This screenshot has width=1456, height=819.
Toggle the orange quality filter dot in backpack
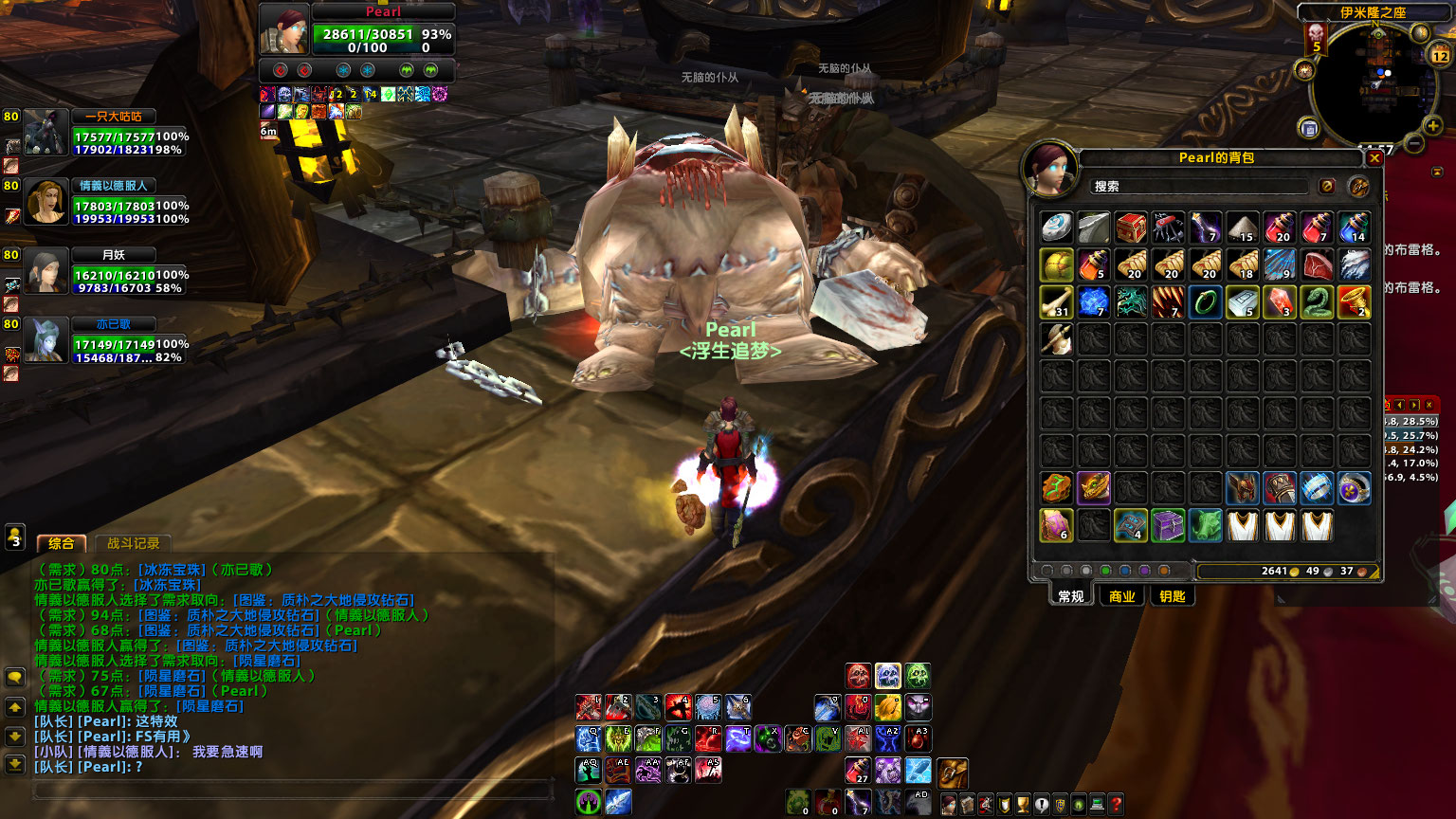coord(1163,570)
